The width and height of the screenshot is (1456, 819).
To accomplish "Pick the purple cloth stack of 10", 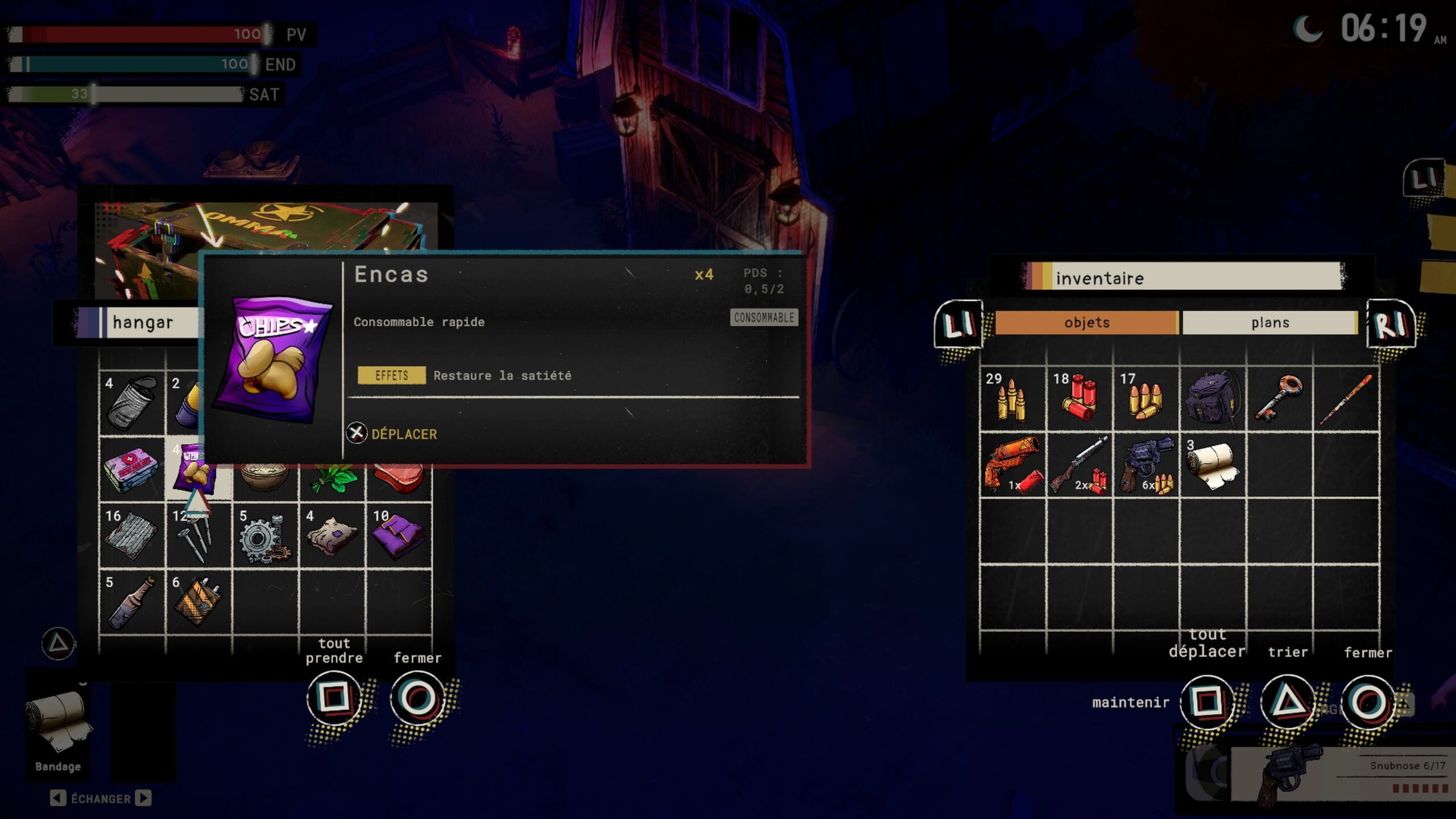I will coord(399,536).
